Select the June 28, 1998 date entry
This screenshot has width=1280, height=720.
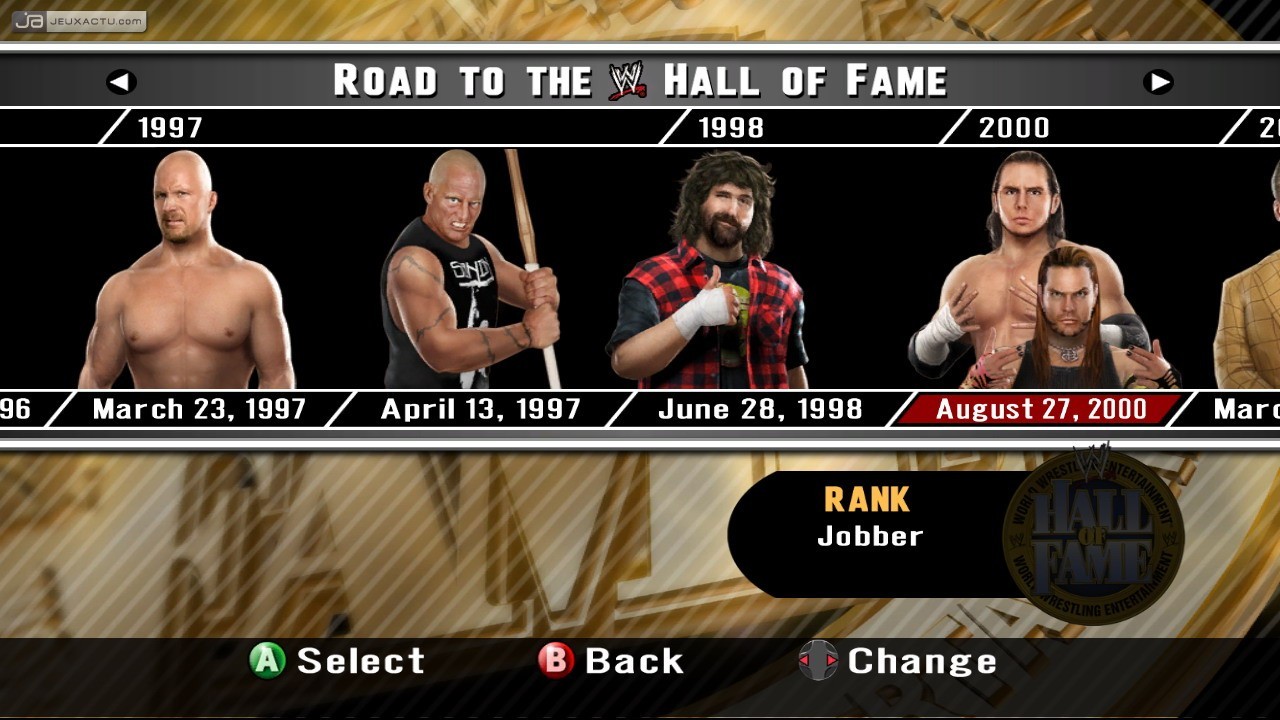point(760,409)
